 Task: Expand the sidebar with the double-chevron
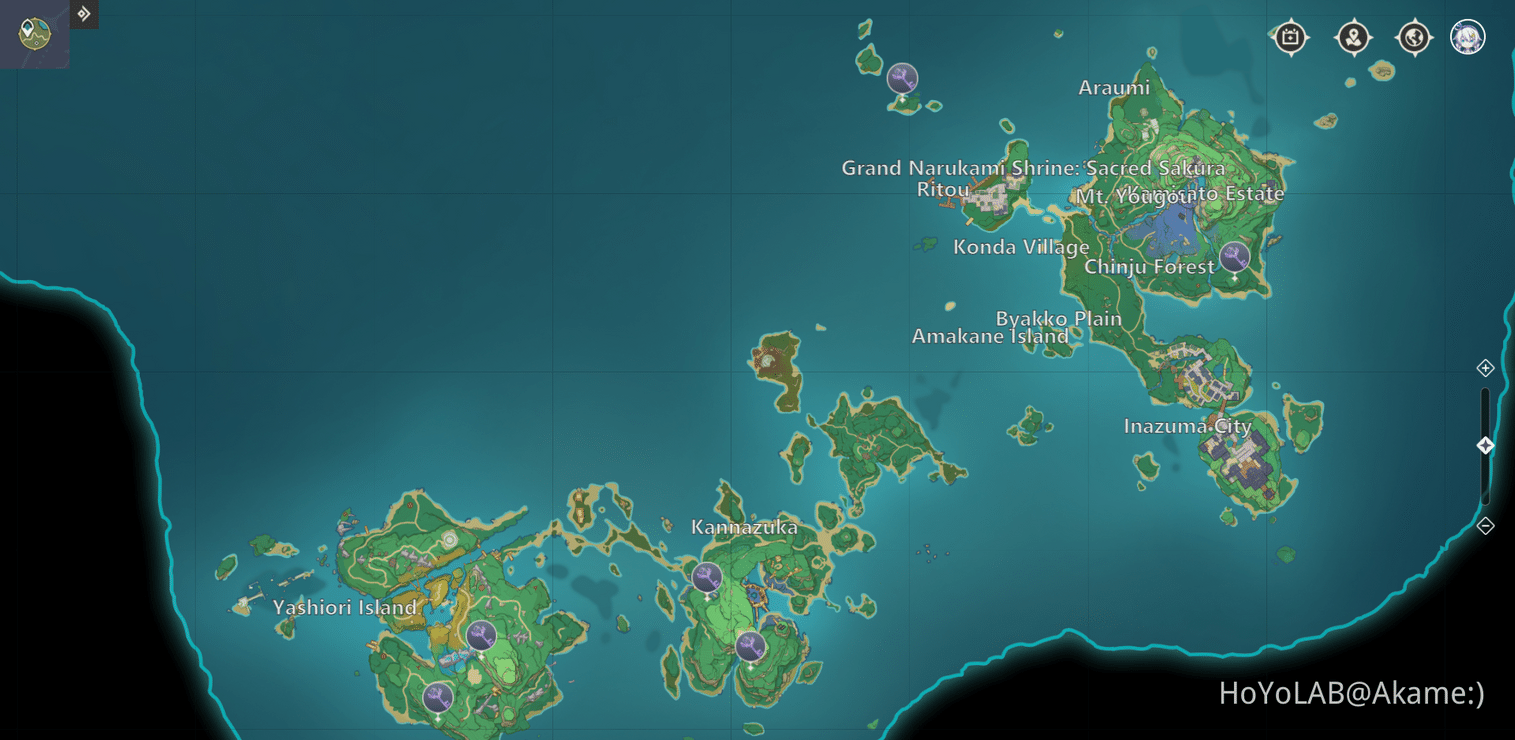84,14
